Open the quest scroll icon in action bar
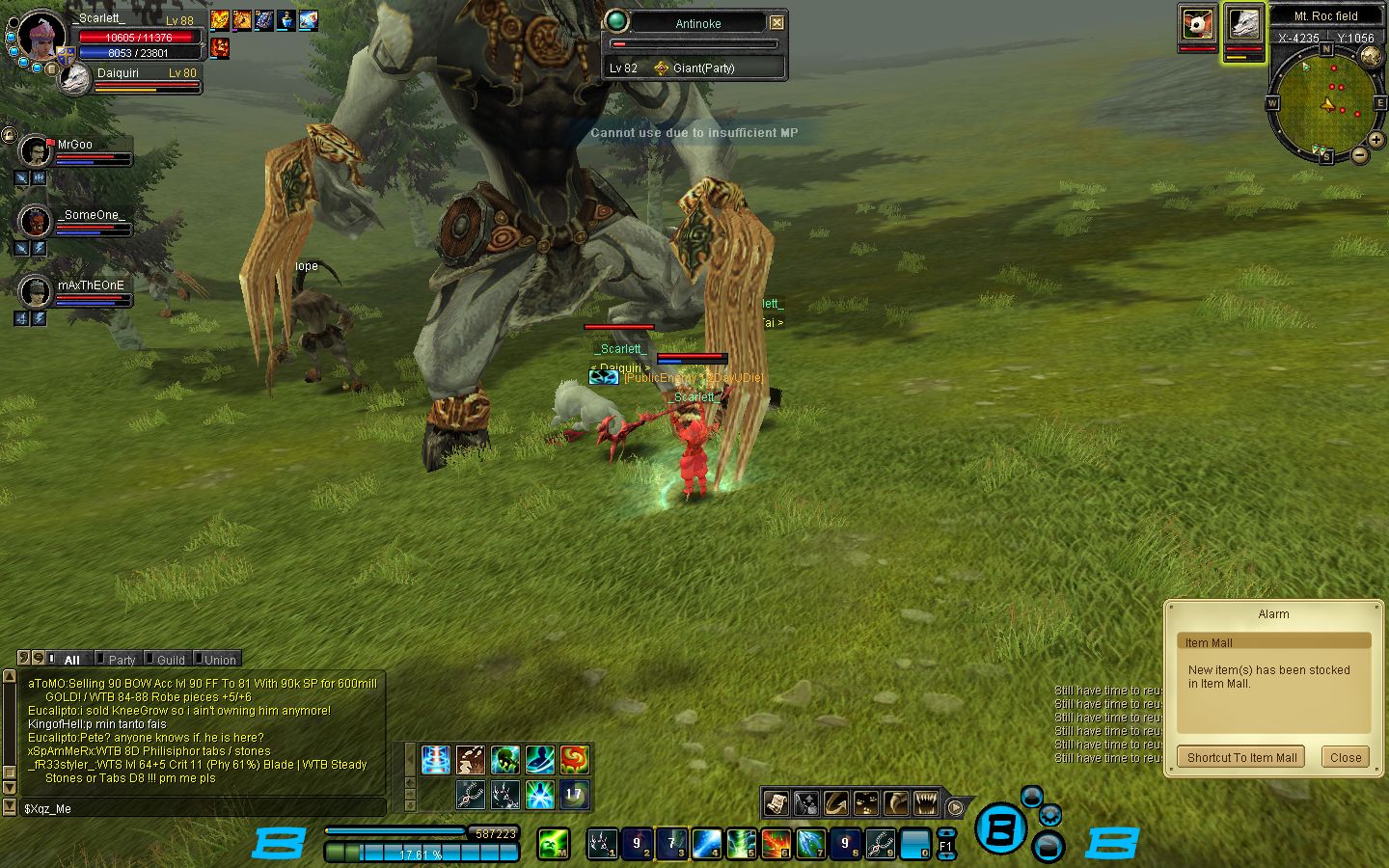Image resolution: width=1389 pixels, height=868 pixels. point(776,802)
